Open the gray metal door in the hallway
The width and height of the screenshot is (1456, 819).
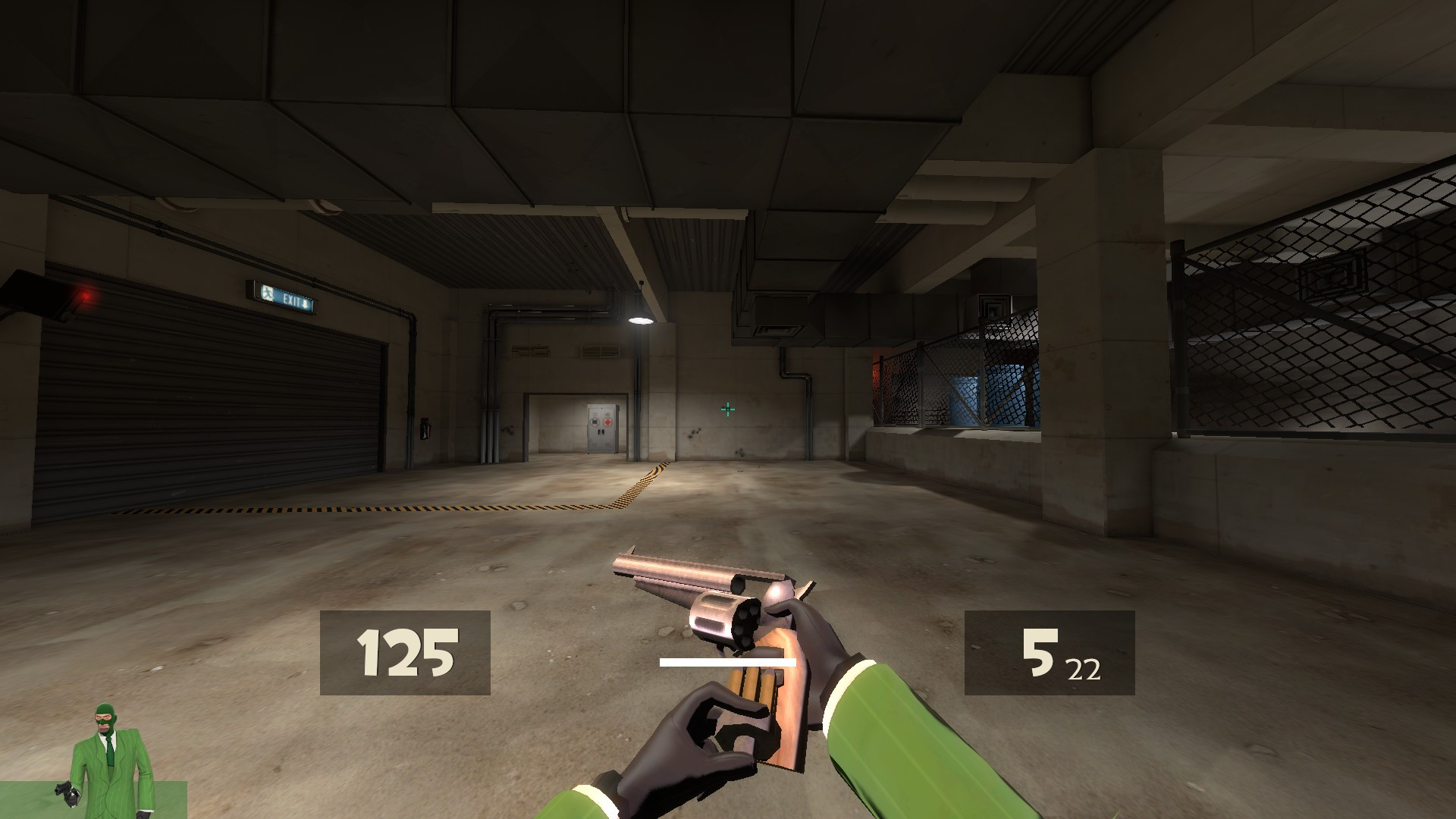[x=601, y=428]
